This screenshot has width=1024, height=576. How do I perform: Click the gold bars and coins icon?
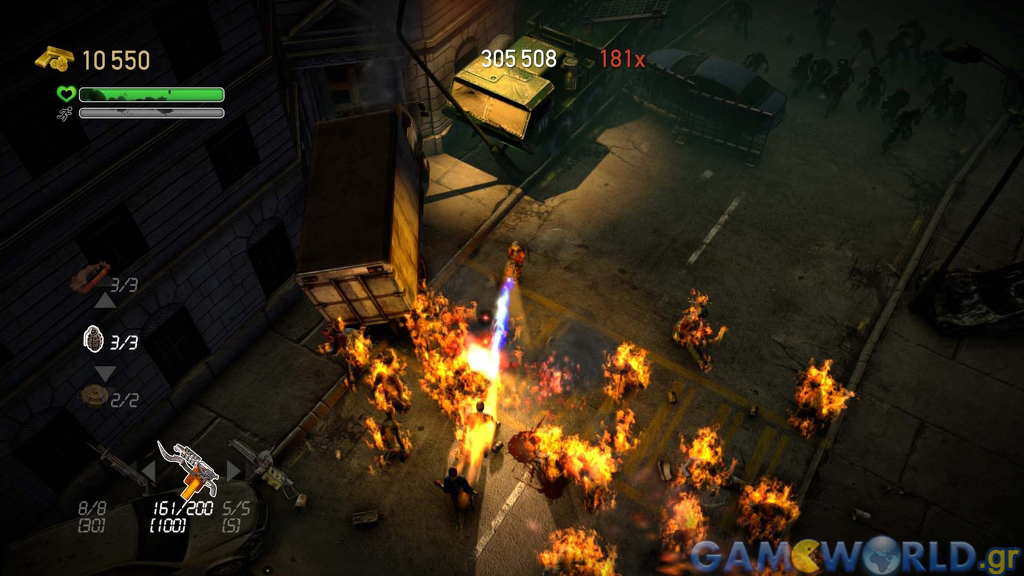click(x=54, y=59)
